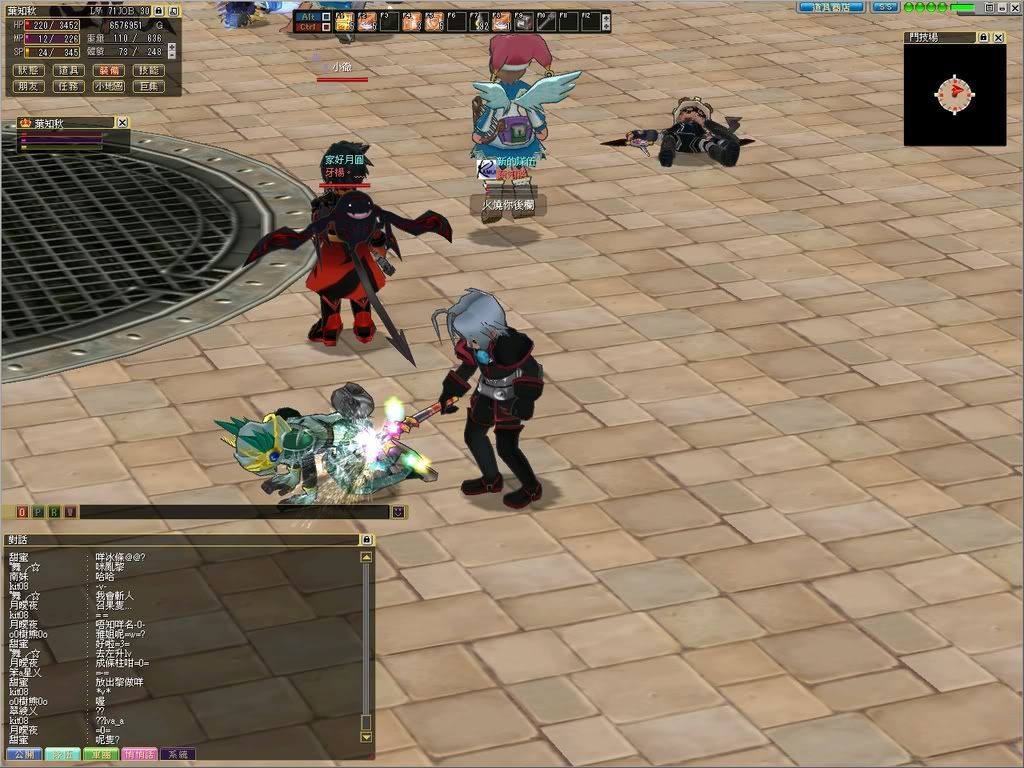Switch to the 公開 public chat tab
1024x768 pixels.
tap(24, 754)
